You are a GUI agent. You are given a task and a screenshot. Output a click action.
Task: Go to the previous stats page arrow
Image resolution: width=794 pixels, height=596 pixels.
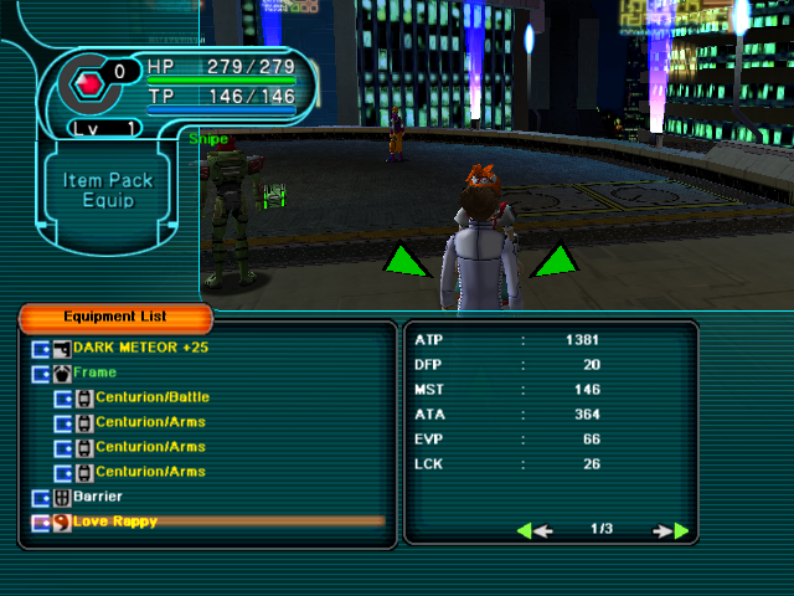tap(534, 530)
